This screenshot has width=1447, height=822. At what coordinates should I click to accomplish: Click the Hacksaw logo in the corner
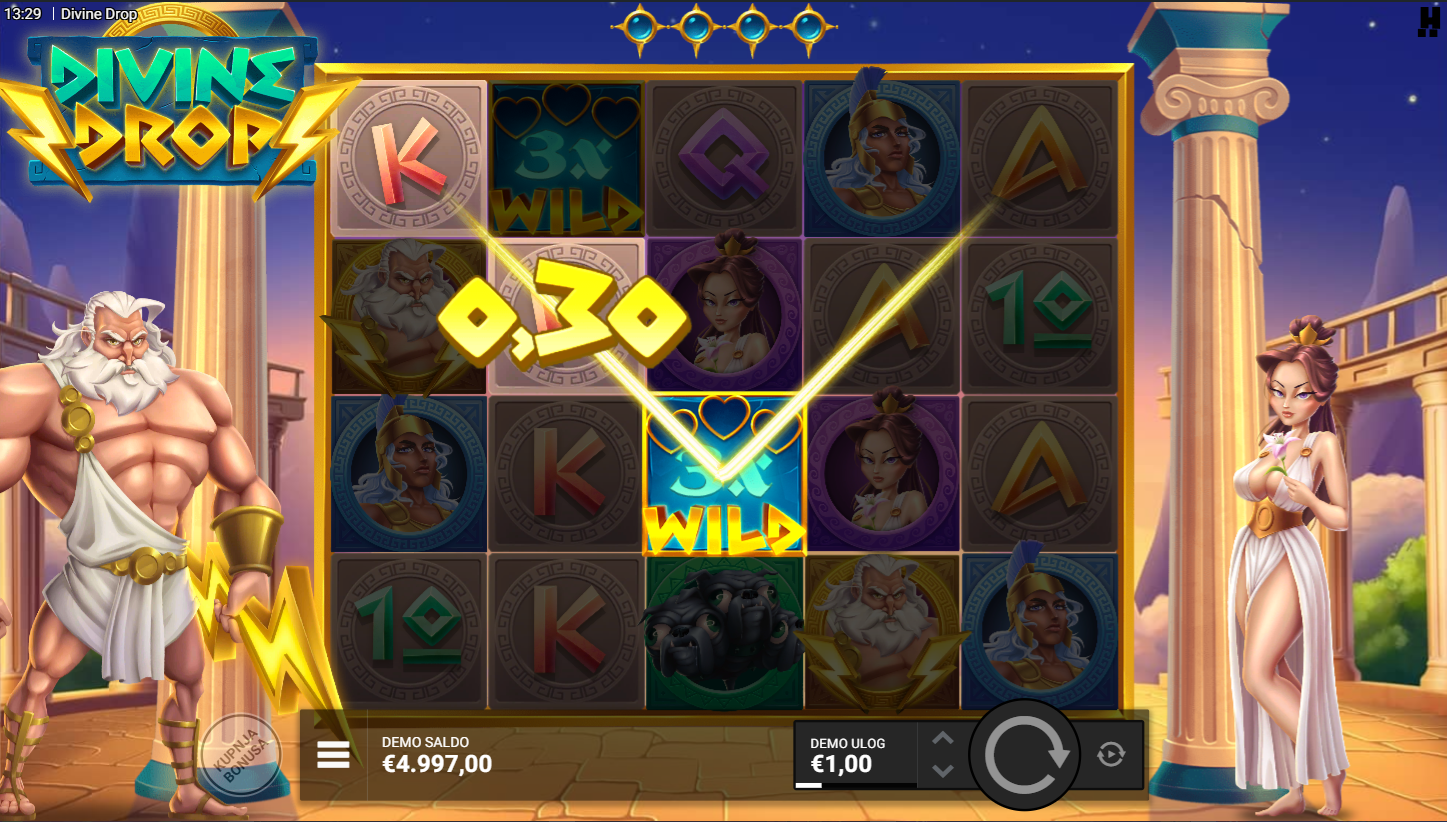tap(1428, 22)
